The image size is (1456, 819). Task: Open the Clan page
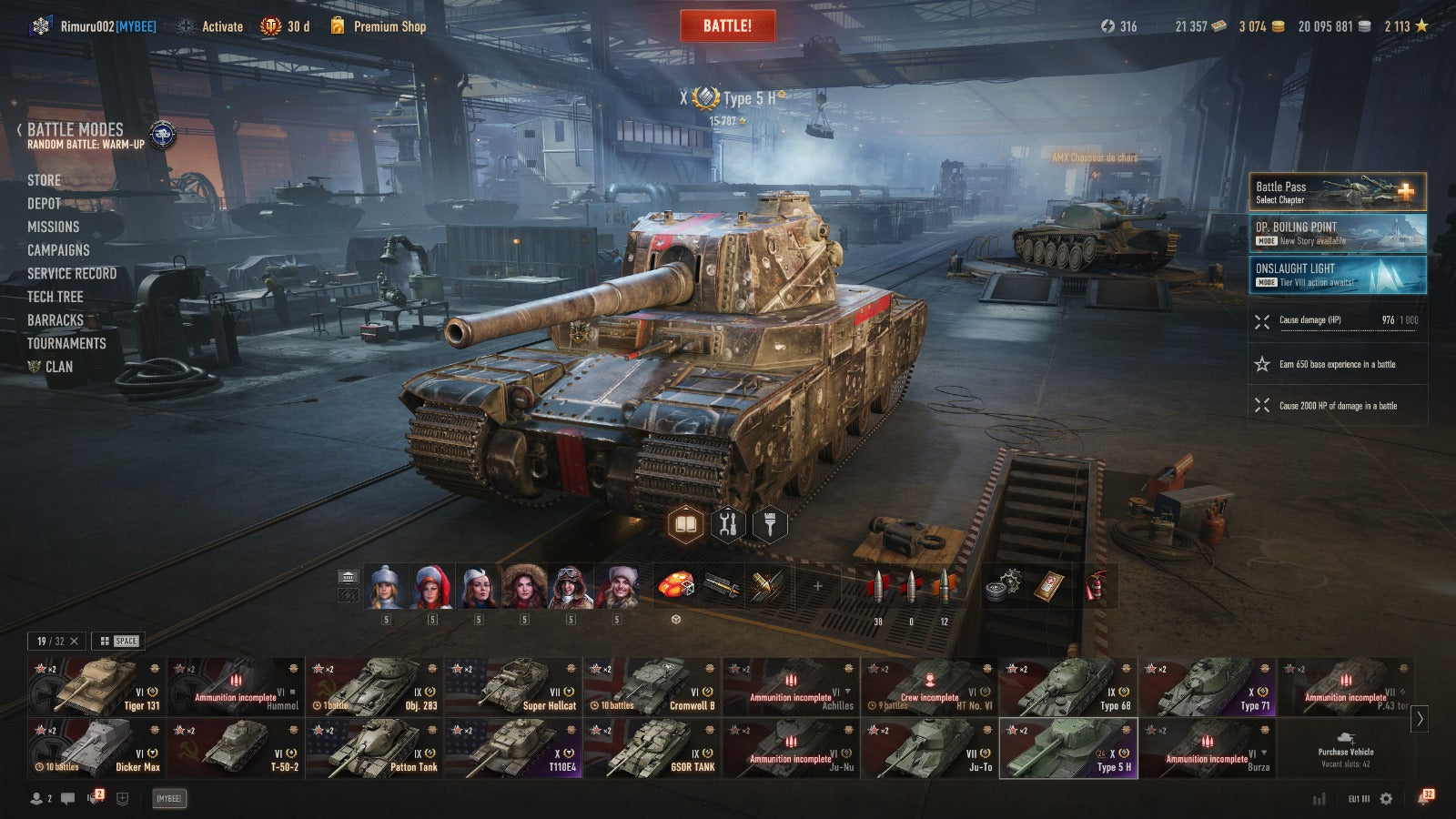click(x=58, y=367)
